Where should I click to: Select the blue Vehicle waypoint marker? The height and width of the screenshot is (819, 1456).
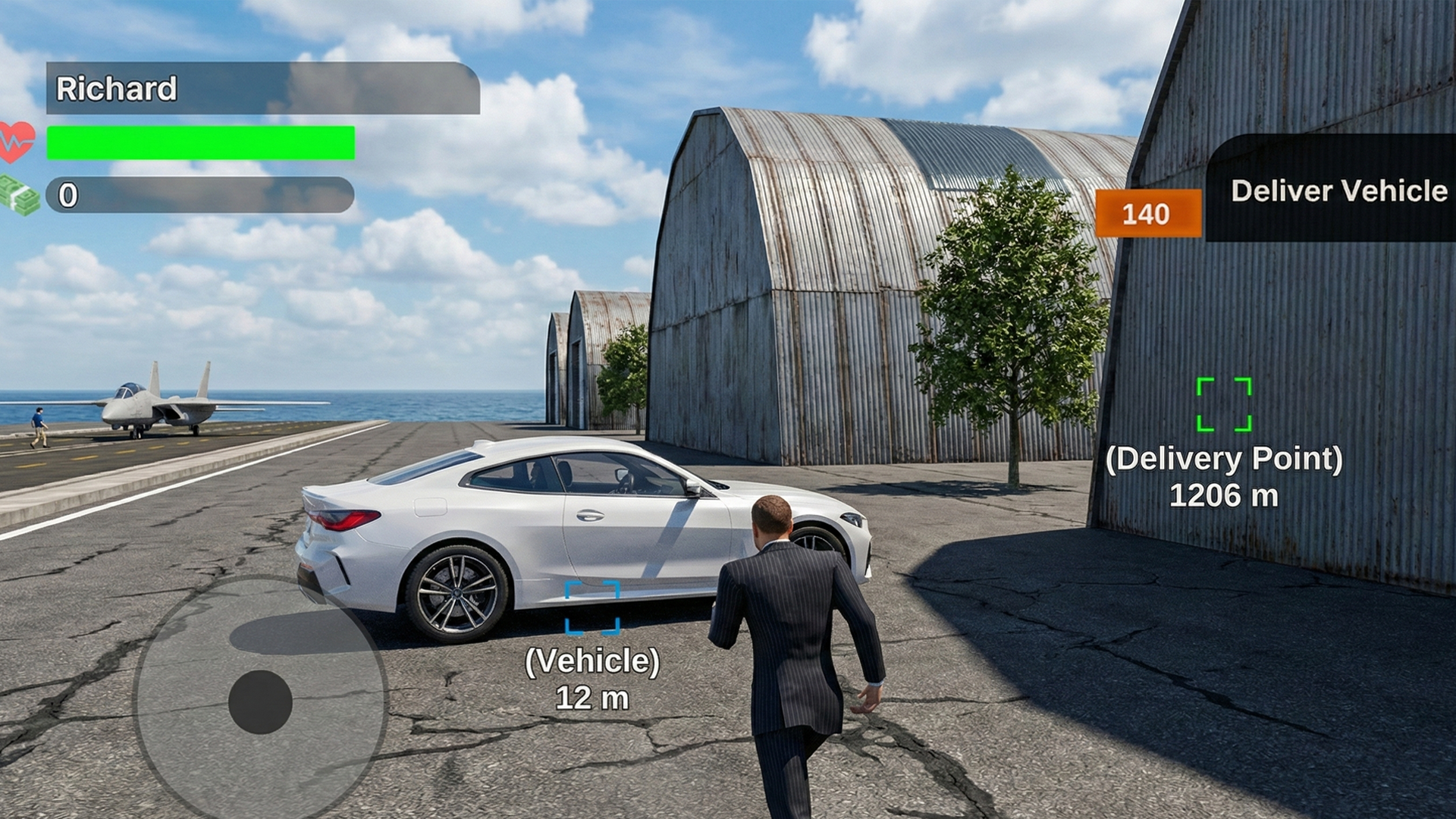[592, 607]
